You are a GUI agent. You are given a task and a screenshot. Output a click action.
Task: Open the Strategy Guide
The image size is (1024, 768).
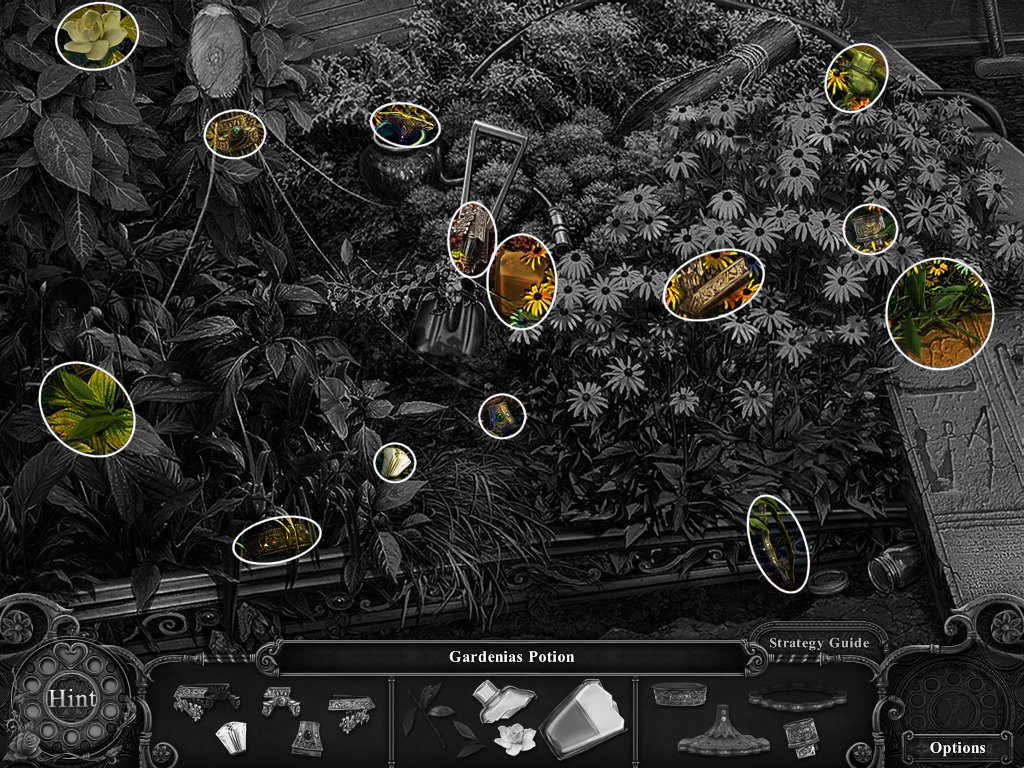click(818, 643)
